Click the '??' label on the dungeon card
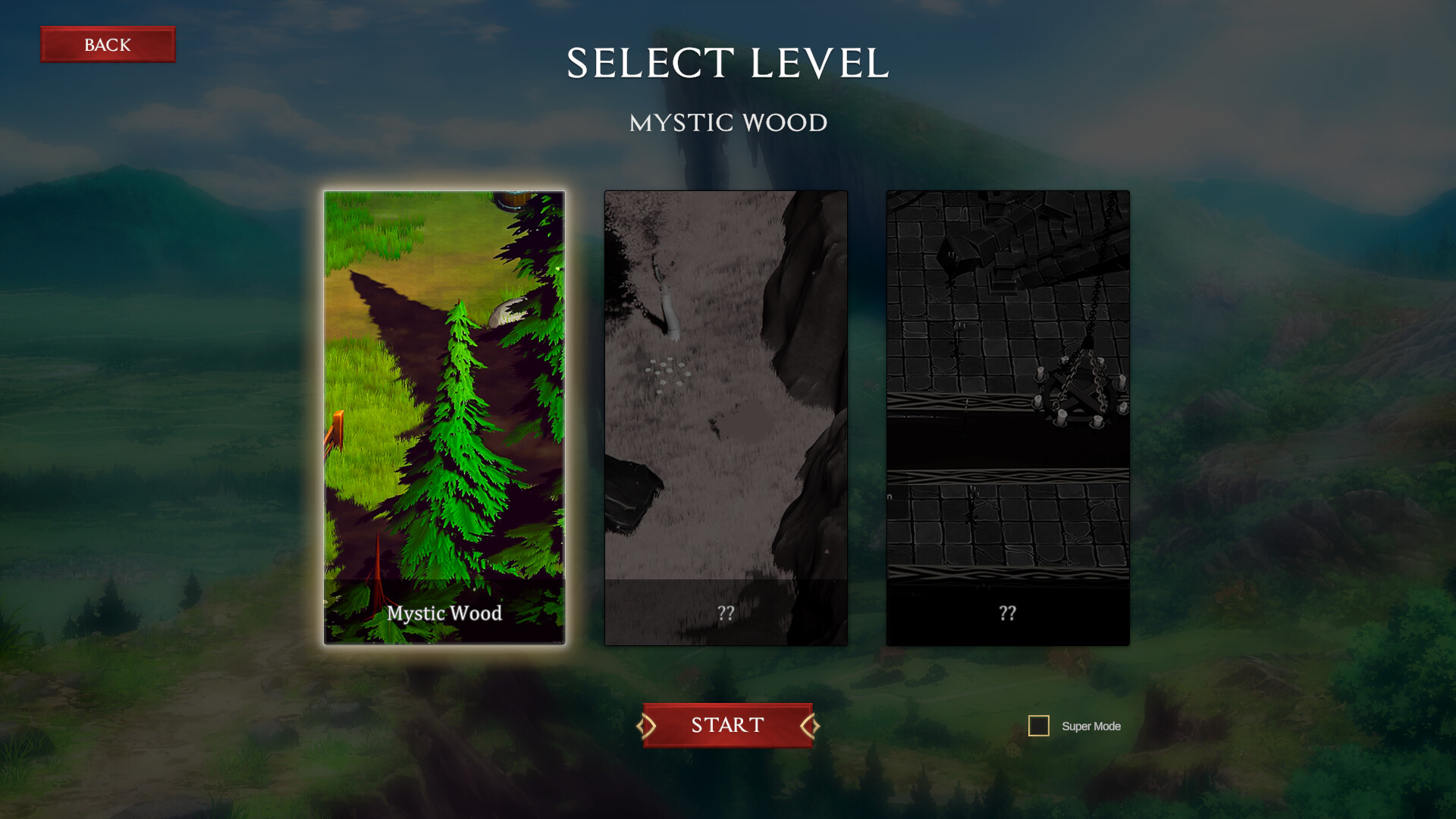Viewport: 1456px width, 819px height. pos(1007,613)
